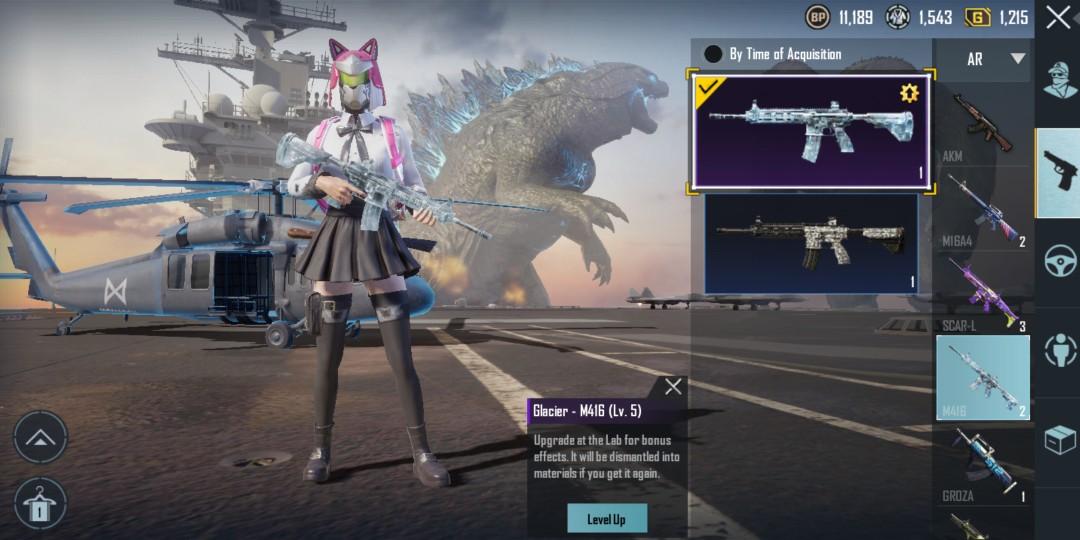Choose the black camo M416 skin
Viewport: 1080px width, 540px height.
point(810,243)
